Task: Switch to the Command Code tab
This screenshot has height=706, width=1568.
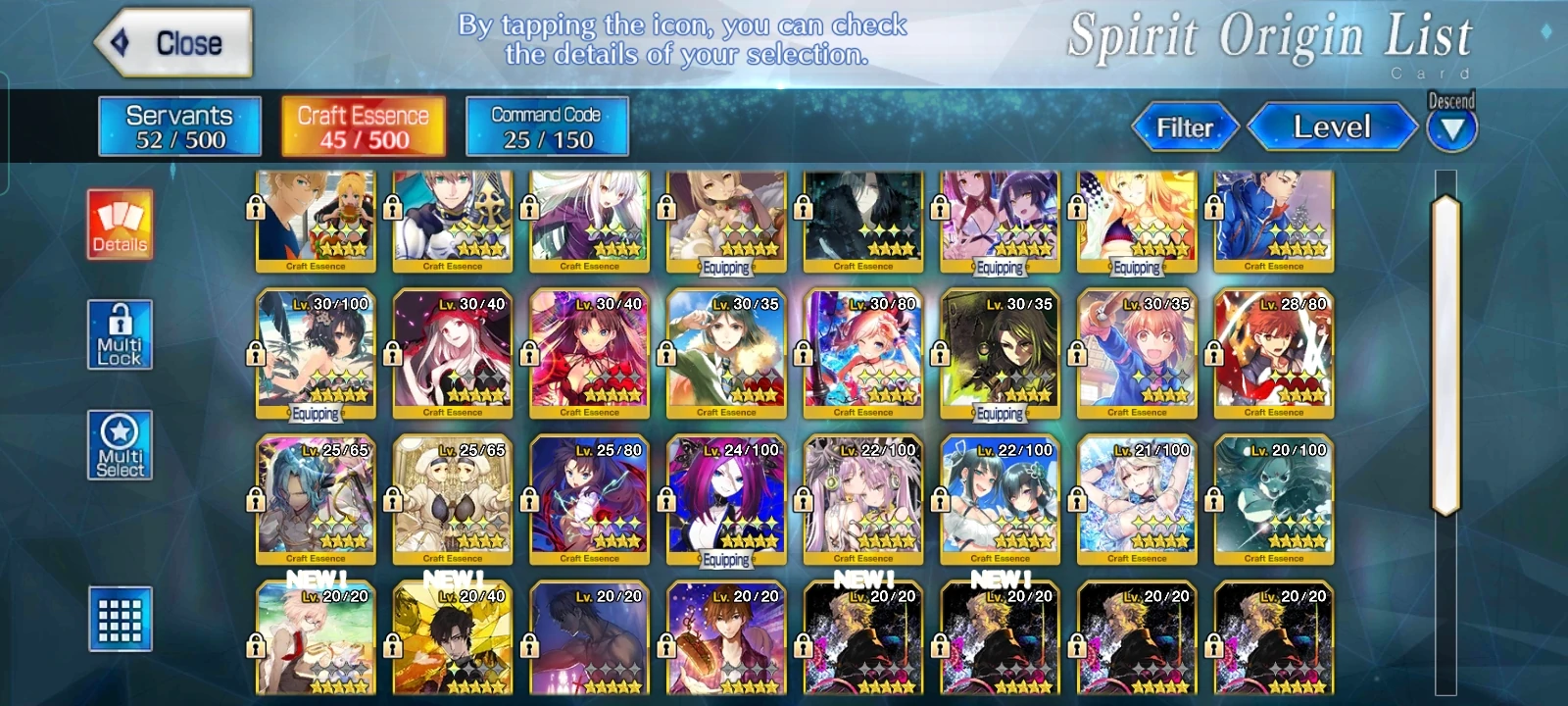Action: tap(546, 127)
